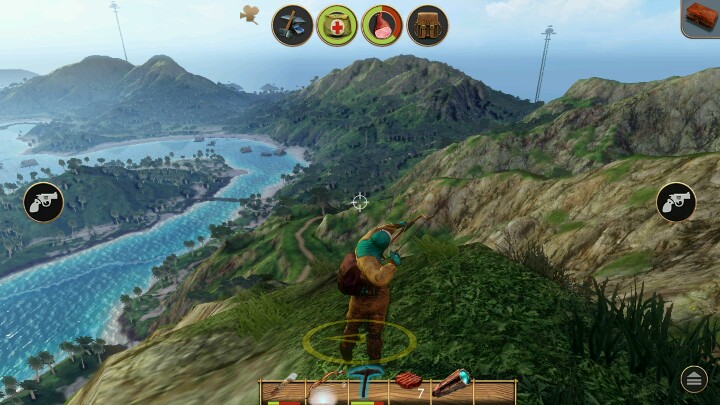Tap the right revolver fire button
720x405 pixels.
click(676, 203)
